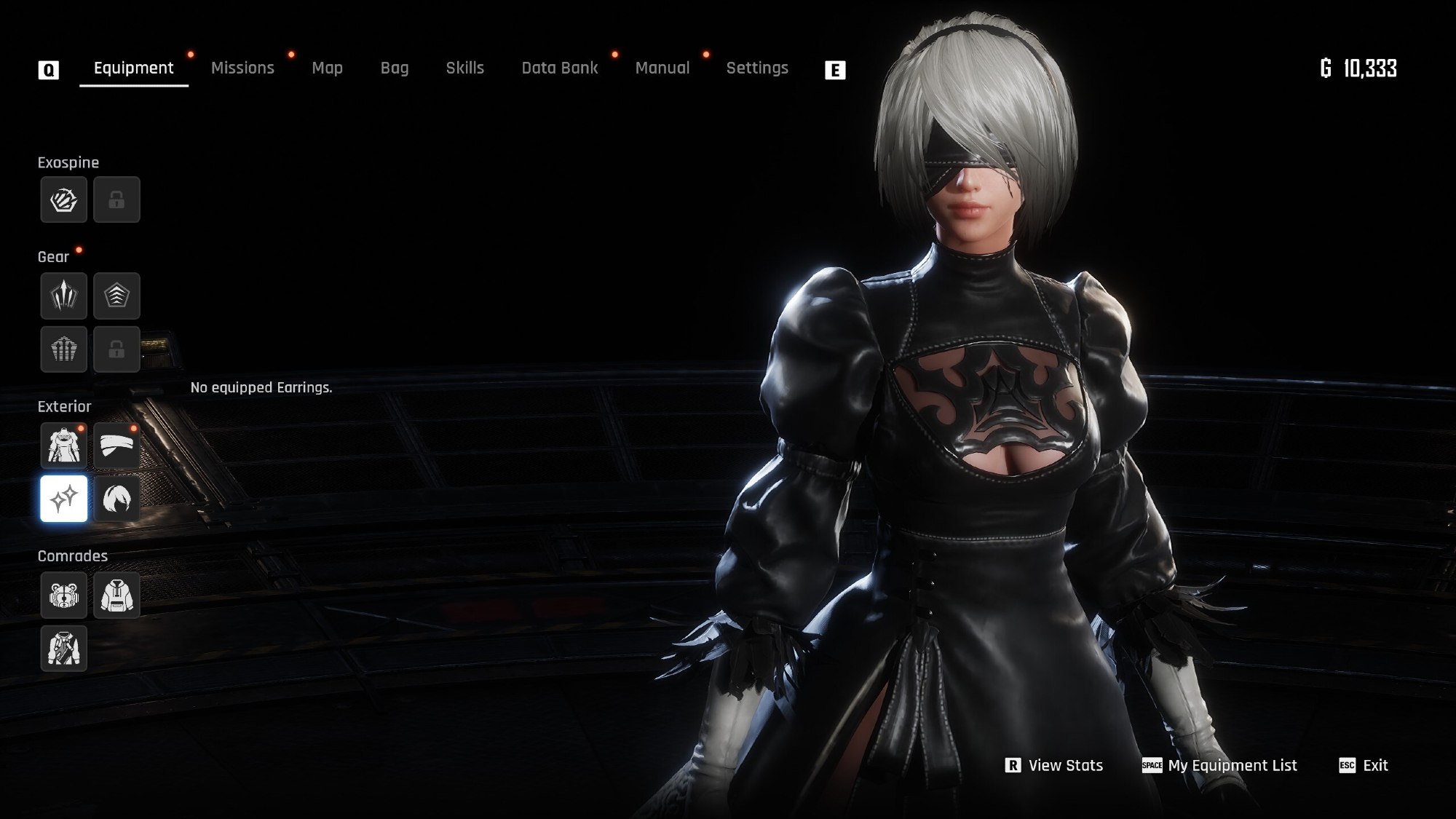This screenshot has height=819, width=1456.
Task: Select the pentagon chevron Gear slot
Action: click(116, 296)
